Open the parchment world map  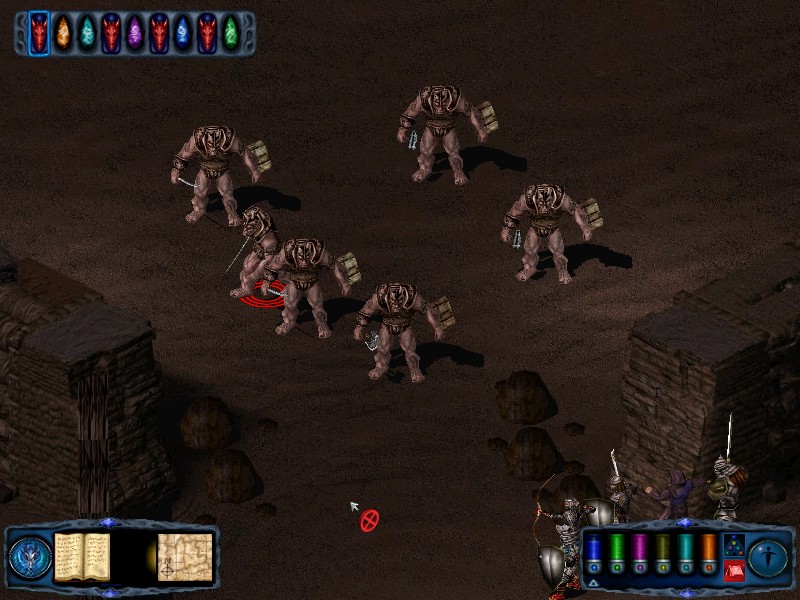185,557
